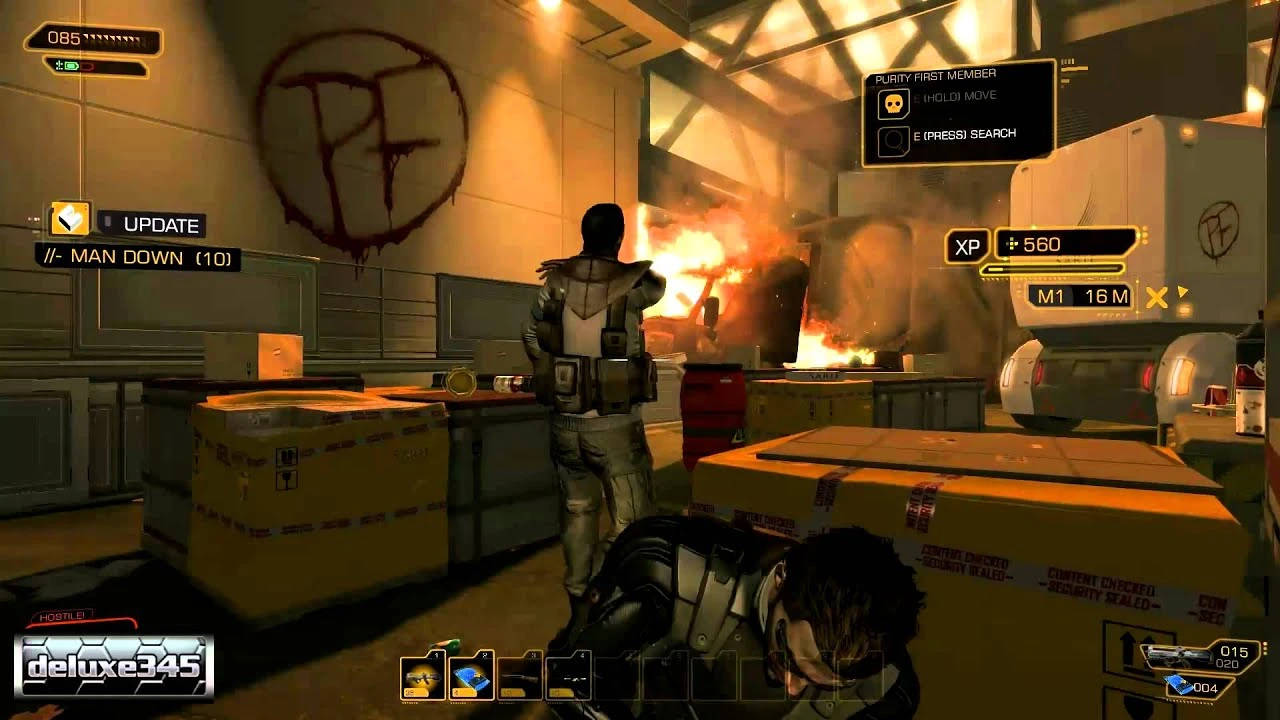This screenshot has height=720, width=1280.
Task: Click the XP plus icon beside 560
Action: pos(1010,243)
